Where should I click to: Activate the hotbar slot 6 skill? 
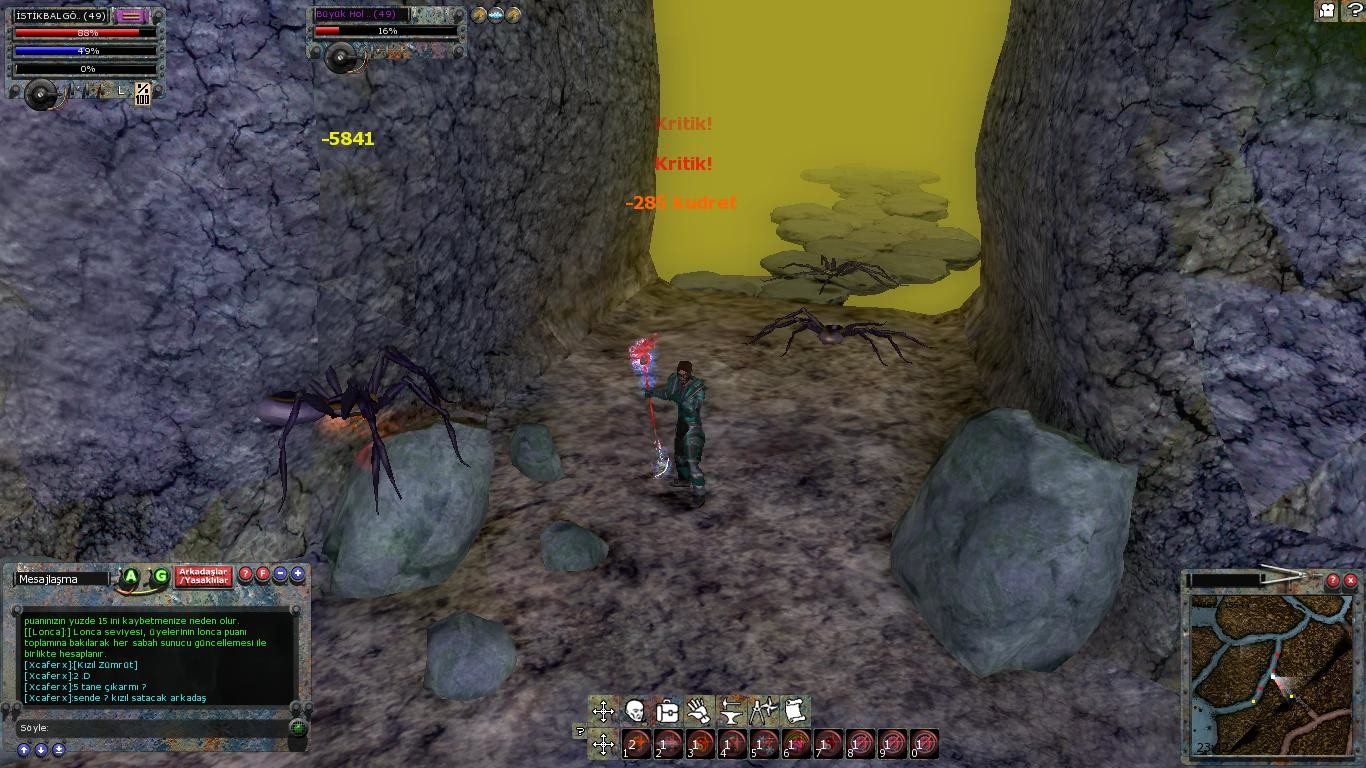pos(797,744)
